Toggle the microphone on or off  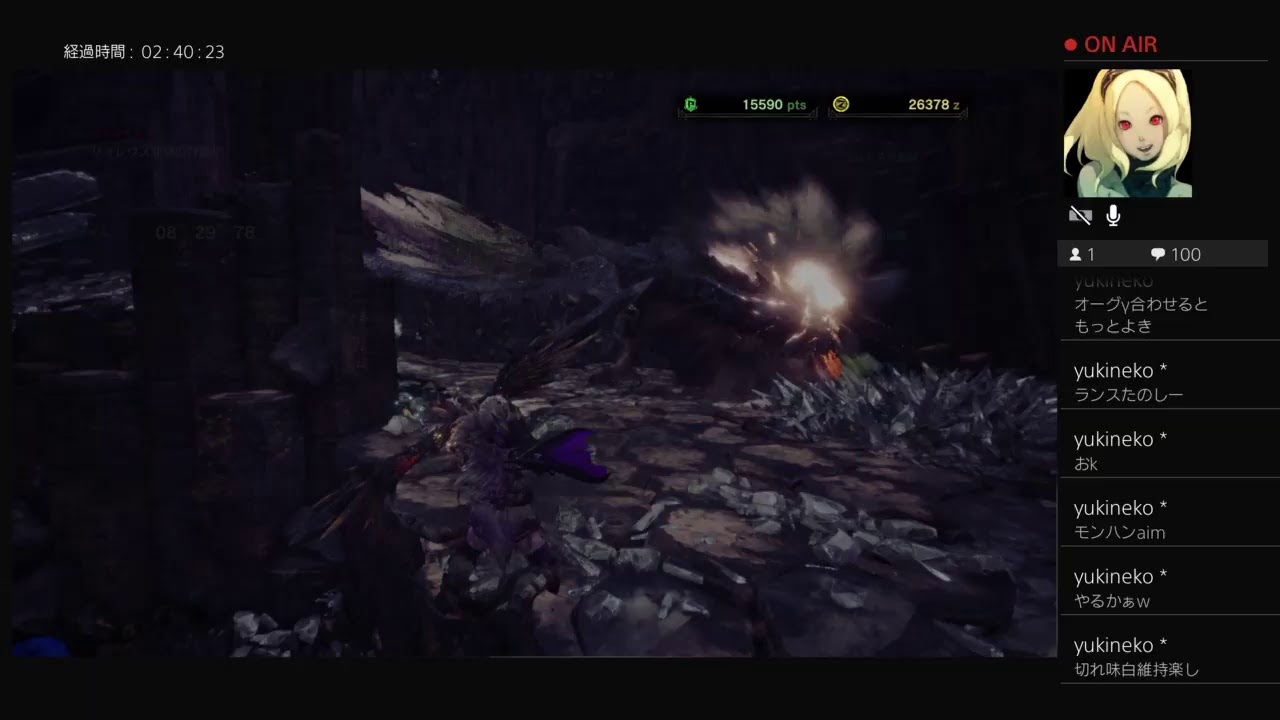(1114, 214)
